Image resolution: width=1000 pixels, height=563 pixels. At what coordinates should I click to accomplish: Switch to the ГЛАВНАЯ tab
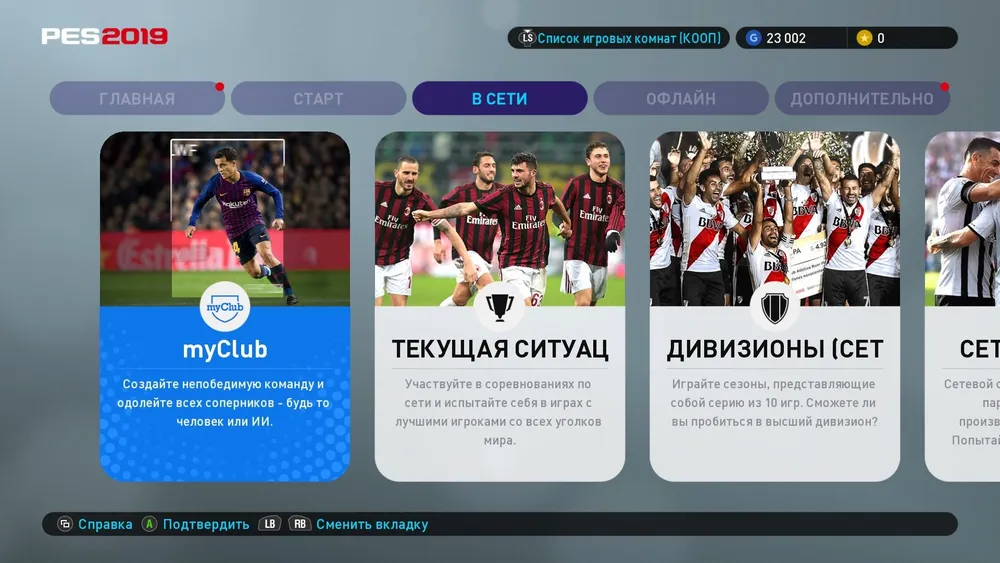(x=137, y=99)
